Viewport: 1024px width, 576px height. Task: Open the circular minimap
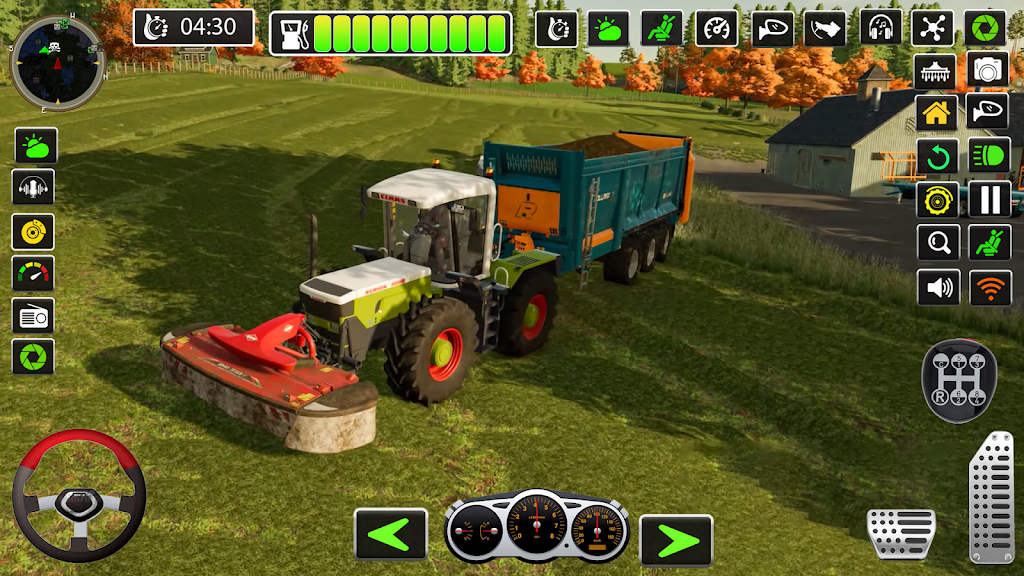point(56,62)
